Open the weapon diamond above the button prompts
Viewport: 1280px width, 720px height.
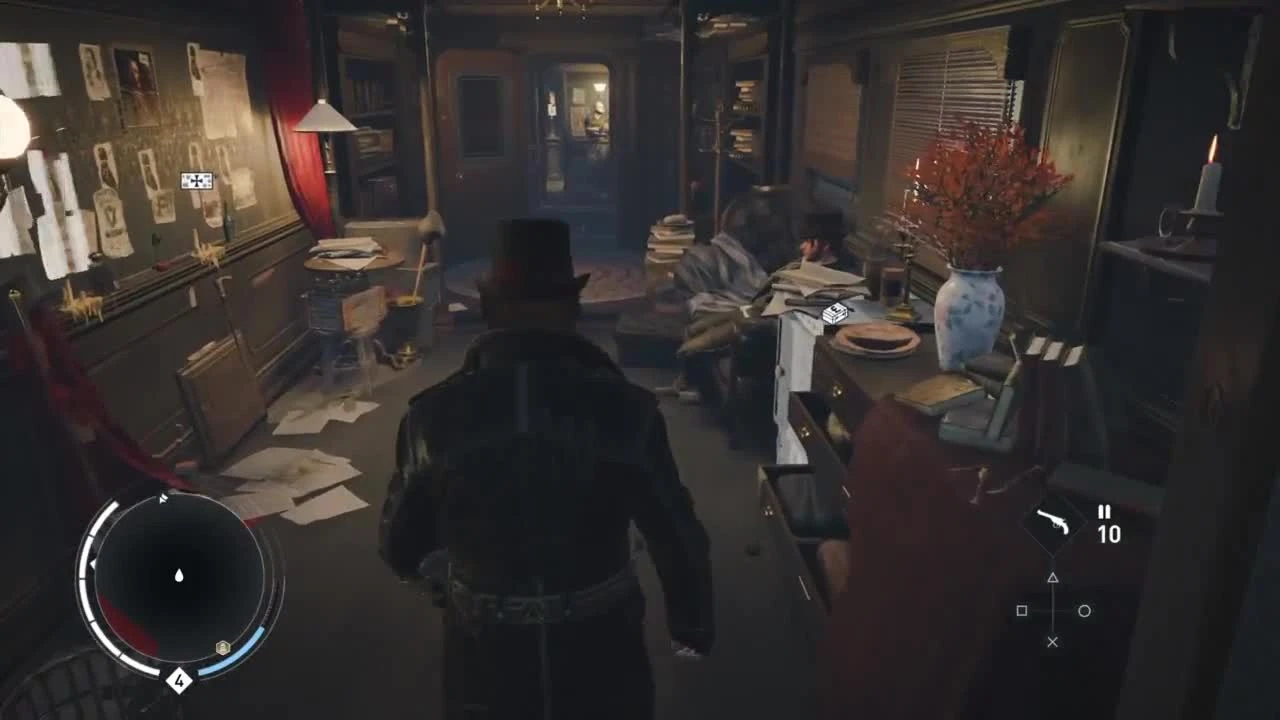(x=1053, y=525)
